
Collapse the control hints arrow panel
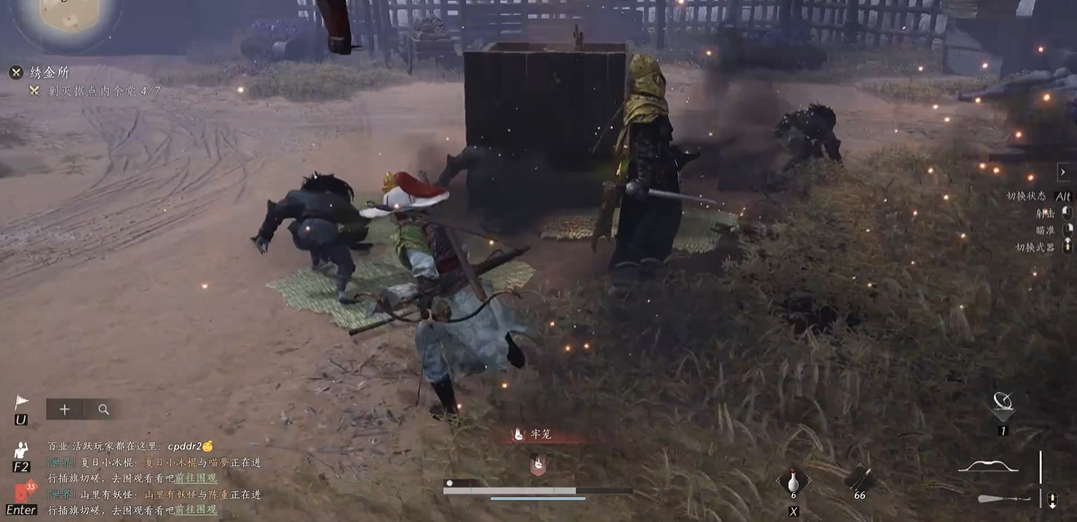tap(1063, 173)
